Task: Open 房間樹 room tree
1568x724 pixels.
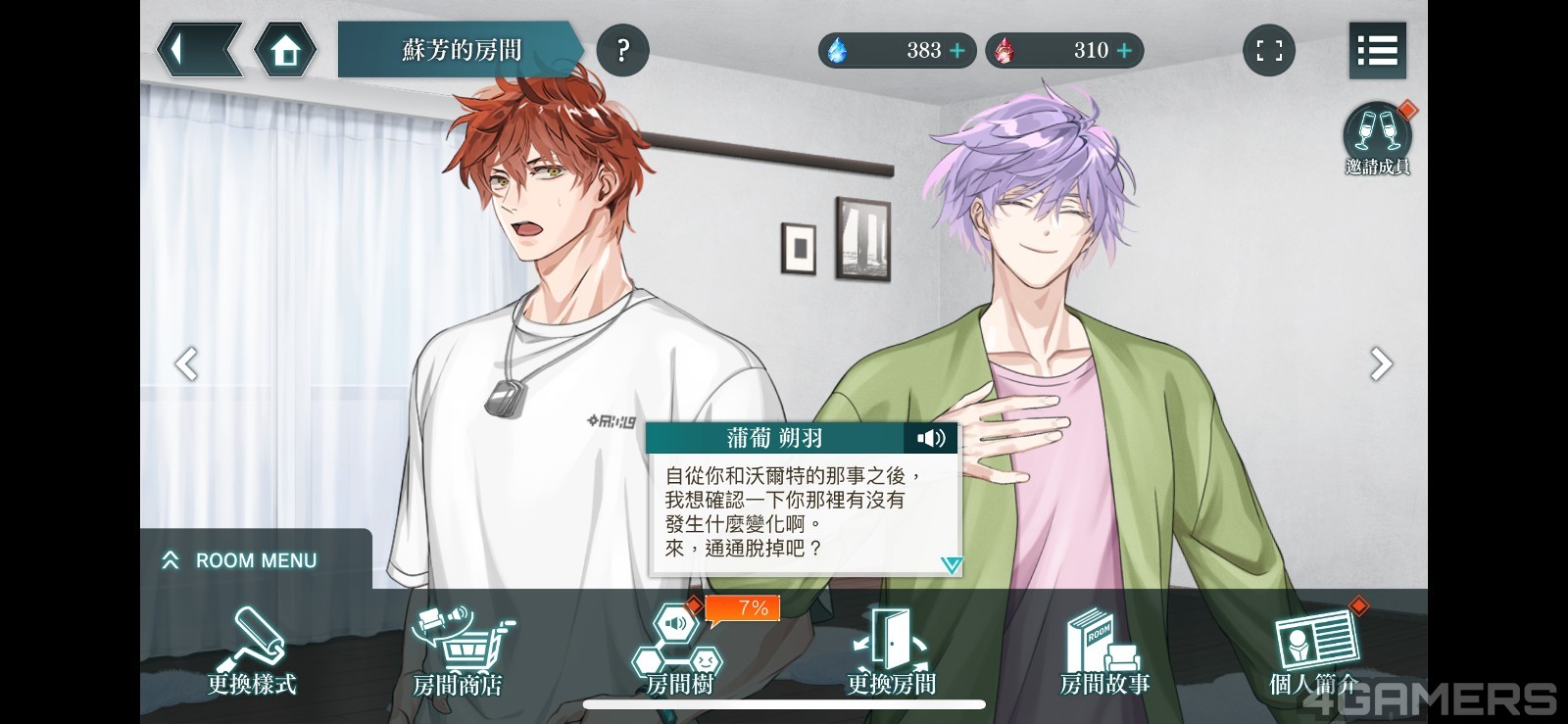Action: [679, 652]
